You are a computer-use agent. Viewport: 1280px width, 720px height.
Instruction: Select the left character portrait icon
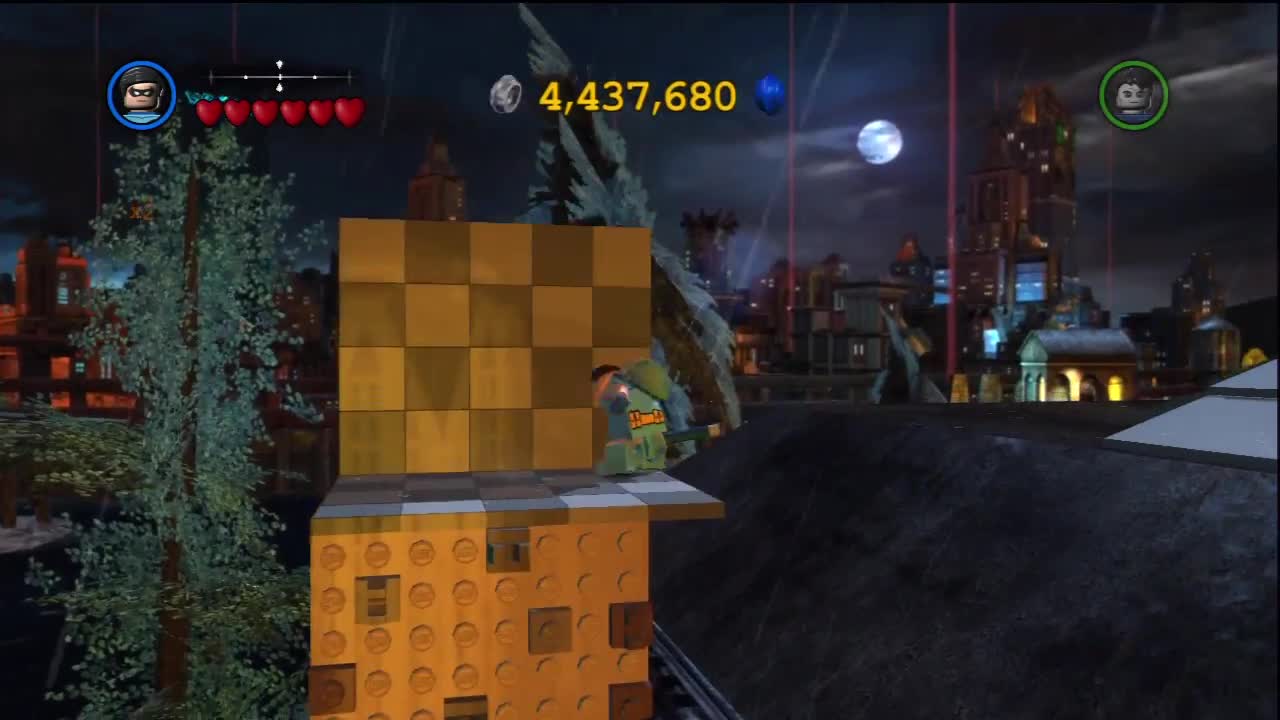tap(142, 95)
